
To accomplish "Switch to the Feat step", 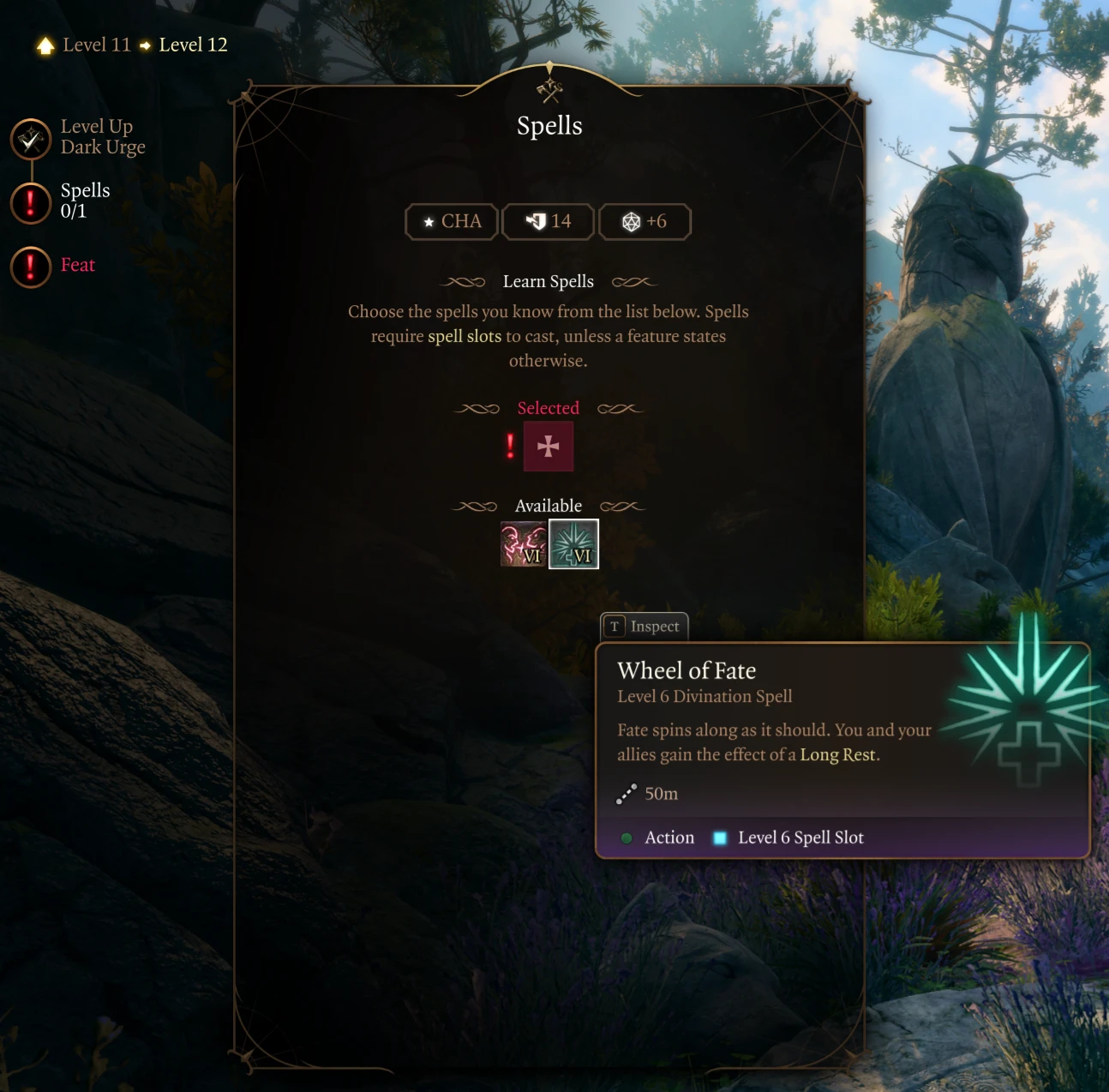I will tap(32, 267).
